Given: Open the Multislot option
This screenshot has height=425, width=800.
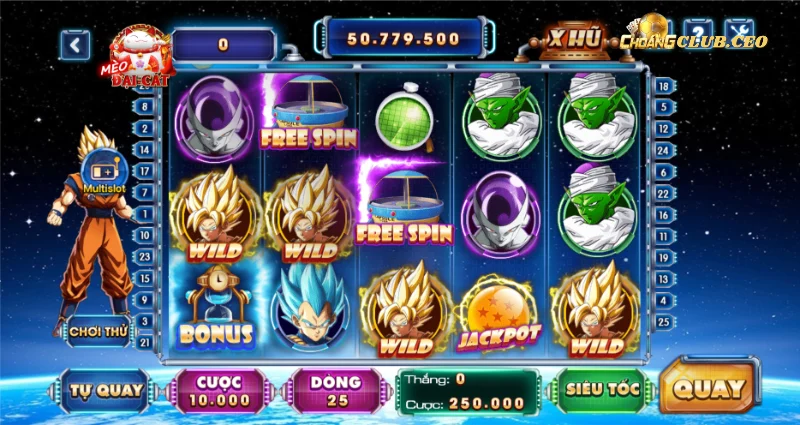Looking at the screenshot, I should tap(101, 170).
